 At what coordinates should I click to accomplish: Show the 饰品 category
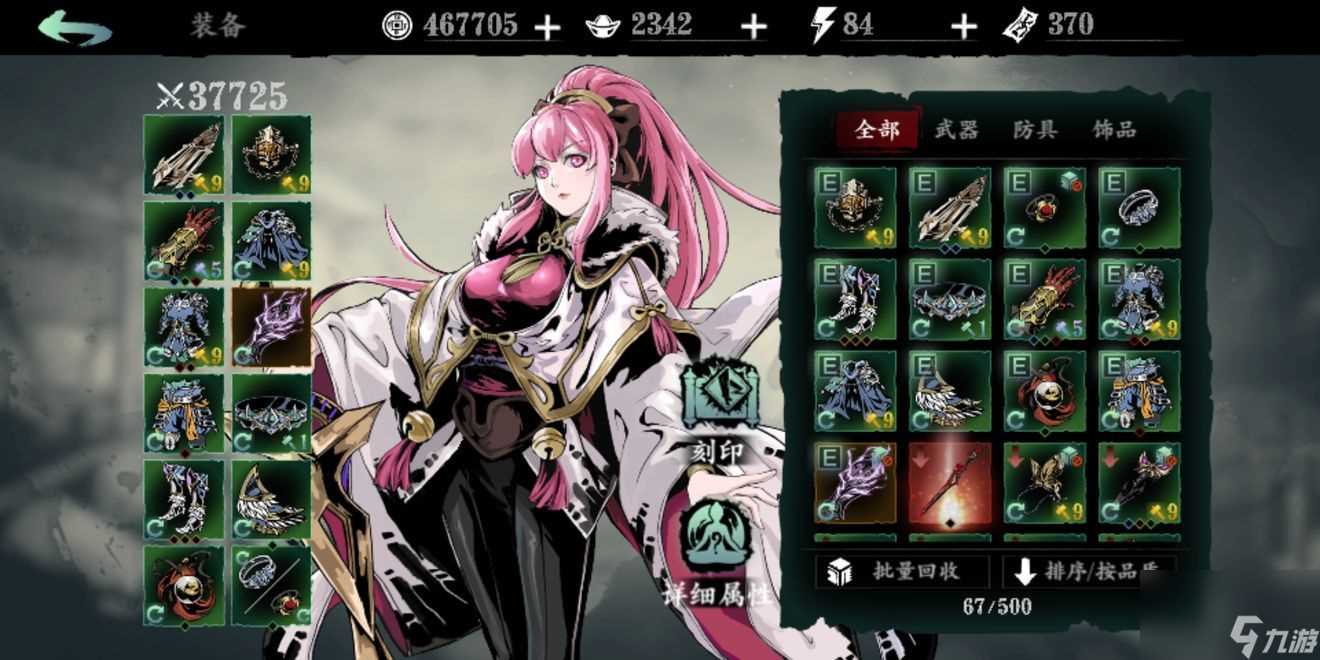[x=1114, y=129]
